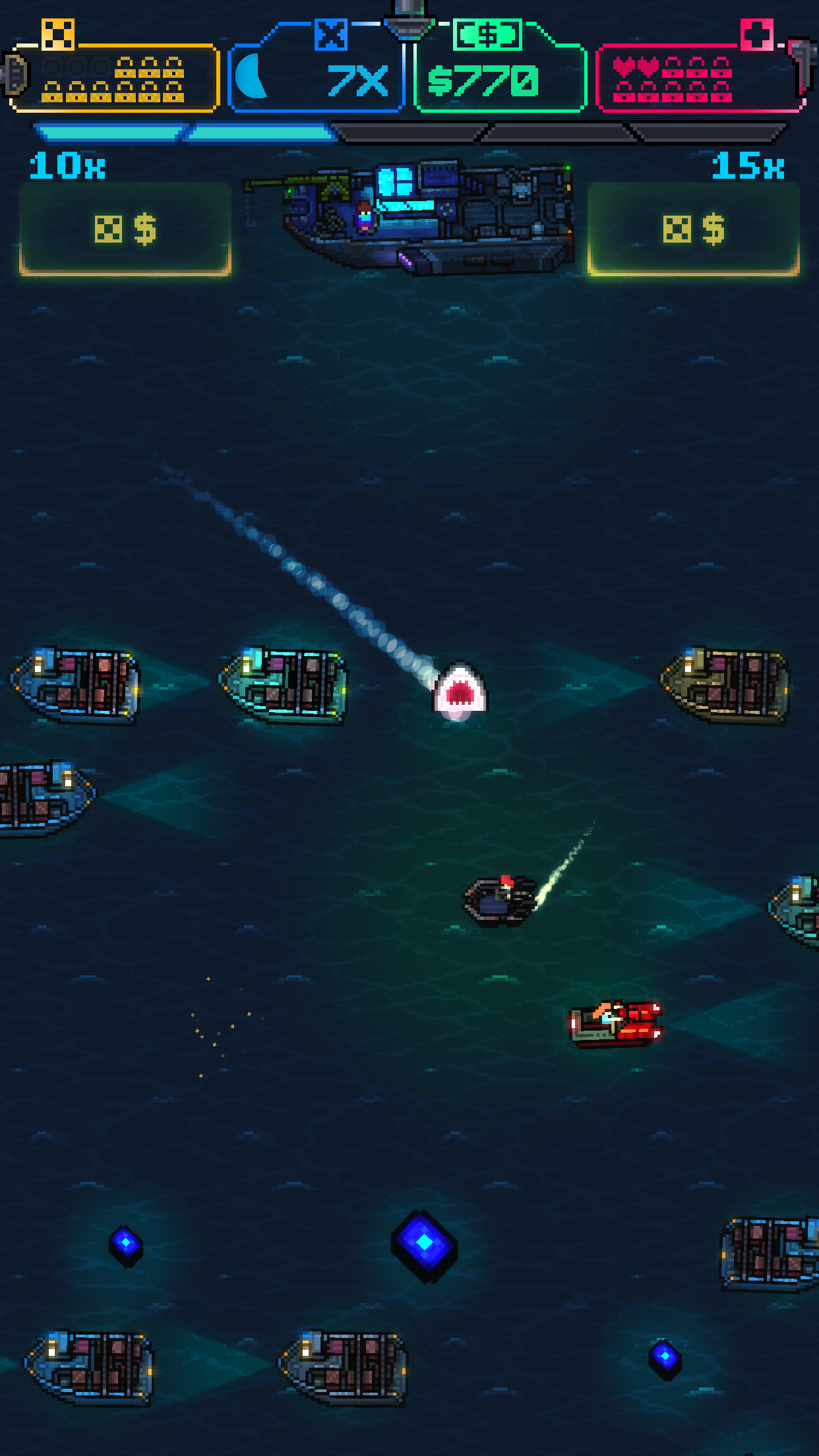Tap the 10x dice money panel
Image resolution: width=819 pixels, height=1456 pixels.
(x=125, y=229)
